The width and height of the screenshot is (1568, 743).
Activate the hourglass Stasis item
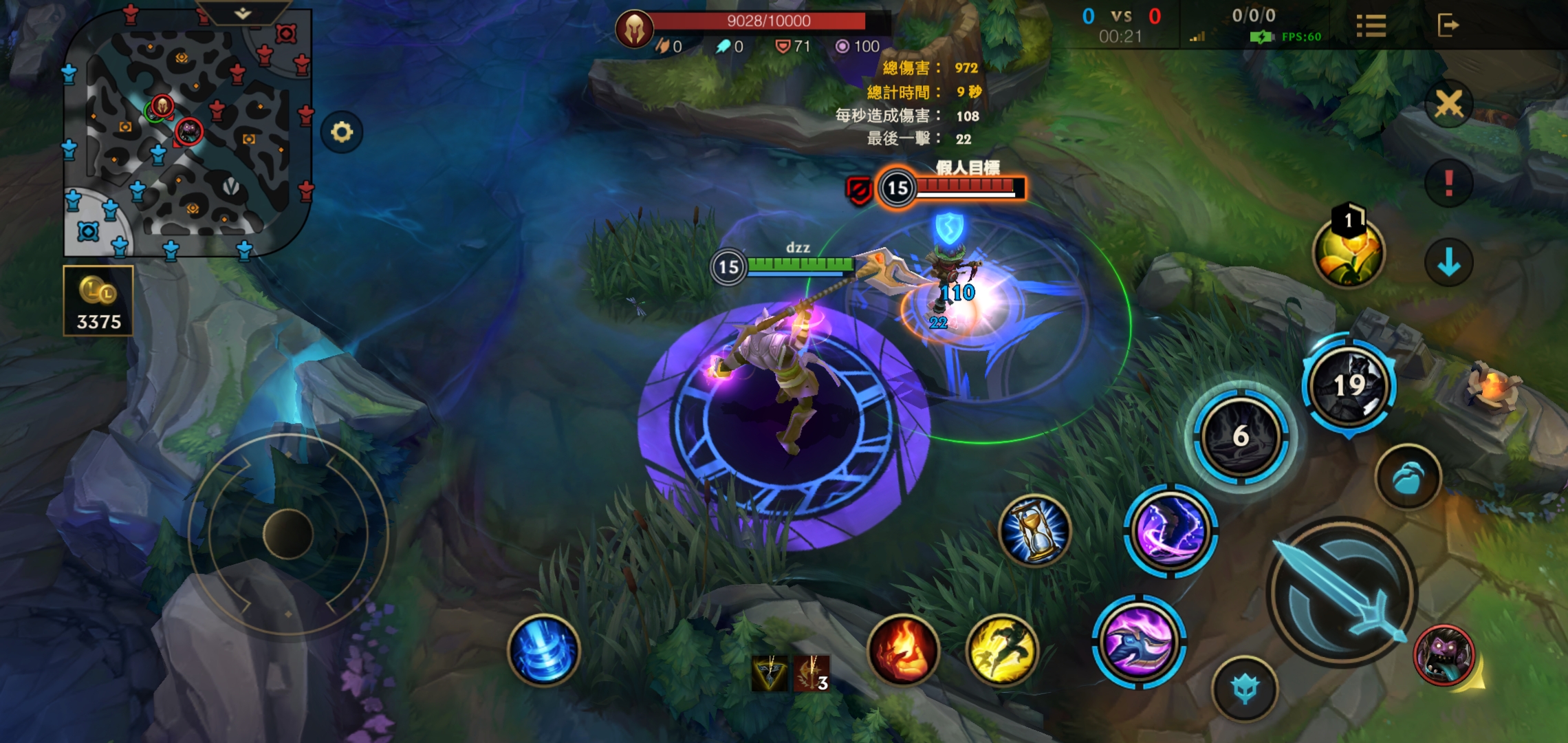tap(1035, 530)
